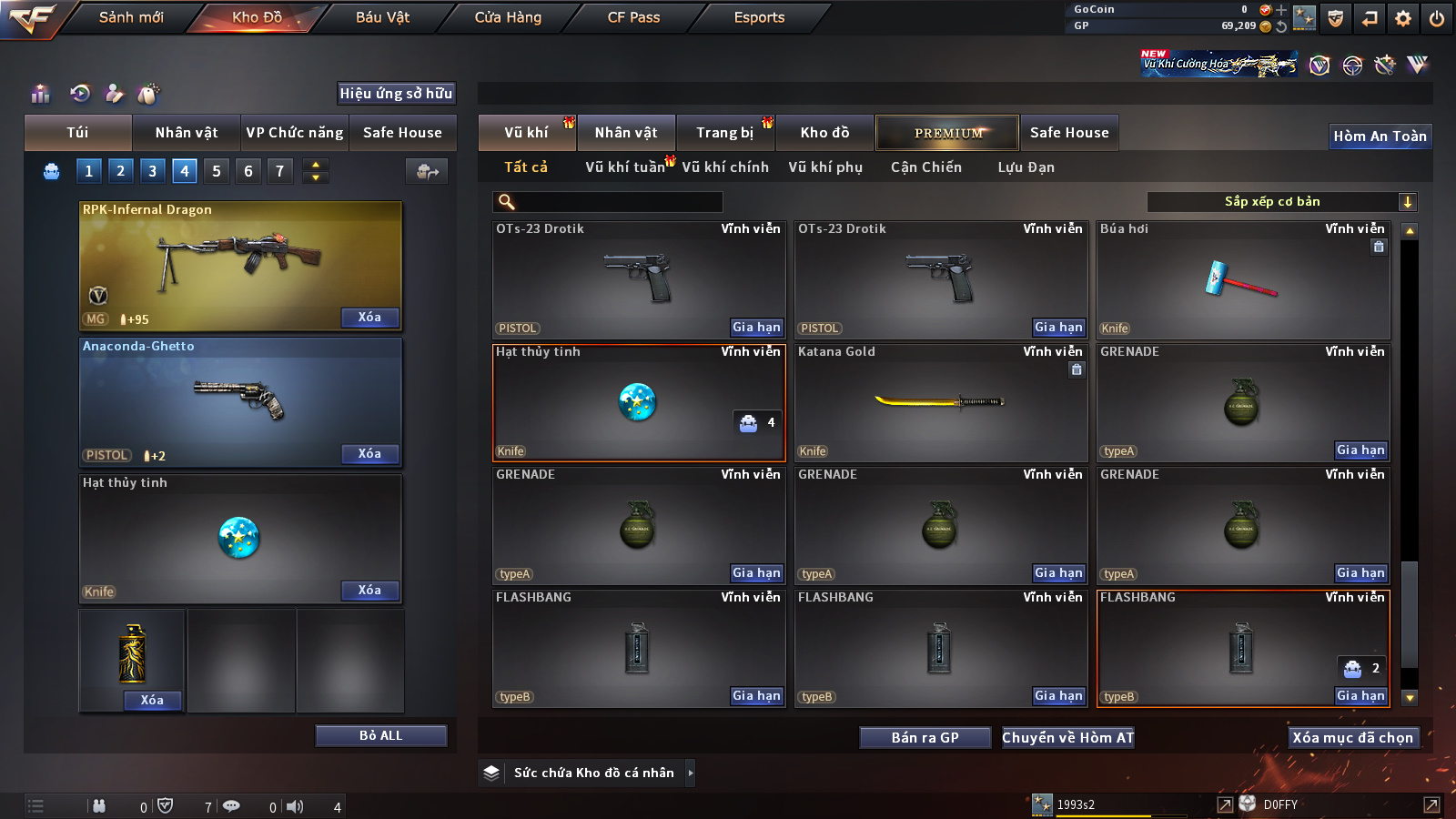This screenshot has height=819, width=1456.
Task: Open the Sắp xếp cơ bản sort dropdown
Action: pyautogui.click(x=1281, y=202)
